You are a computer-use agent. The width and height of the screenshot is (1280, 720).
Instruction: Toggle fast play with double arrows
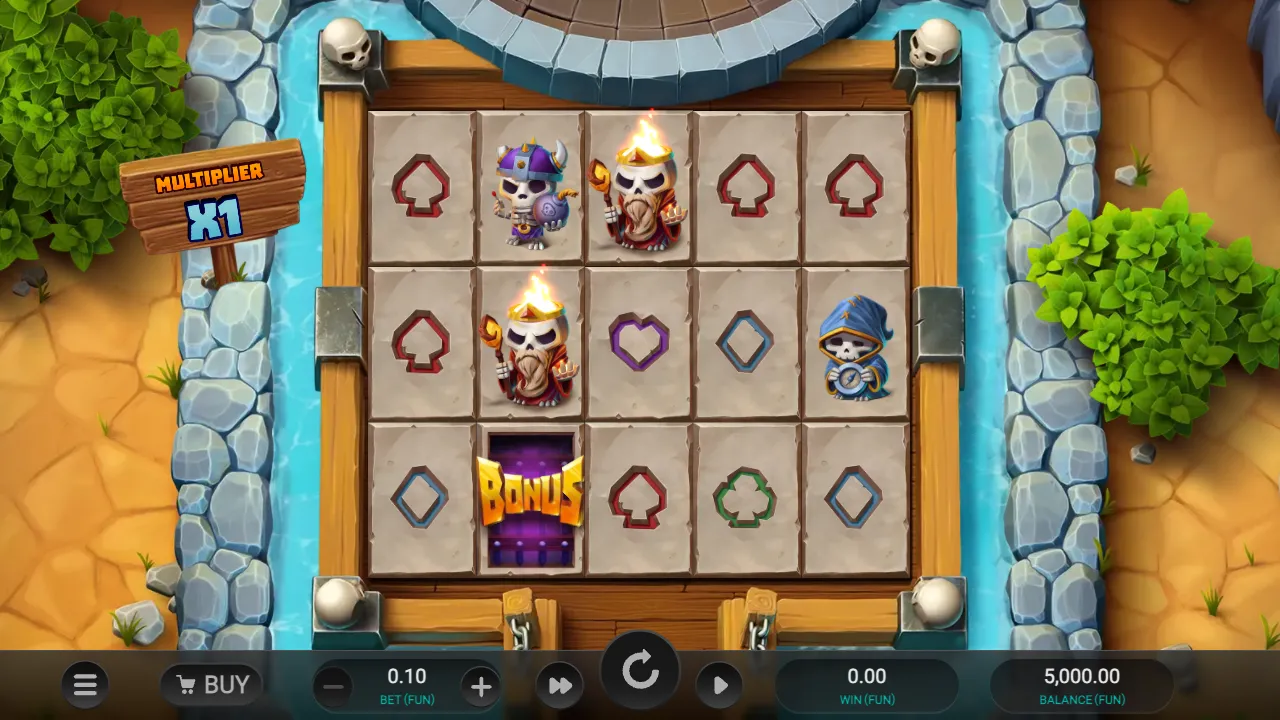click(559, 685)
